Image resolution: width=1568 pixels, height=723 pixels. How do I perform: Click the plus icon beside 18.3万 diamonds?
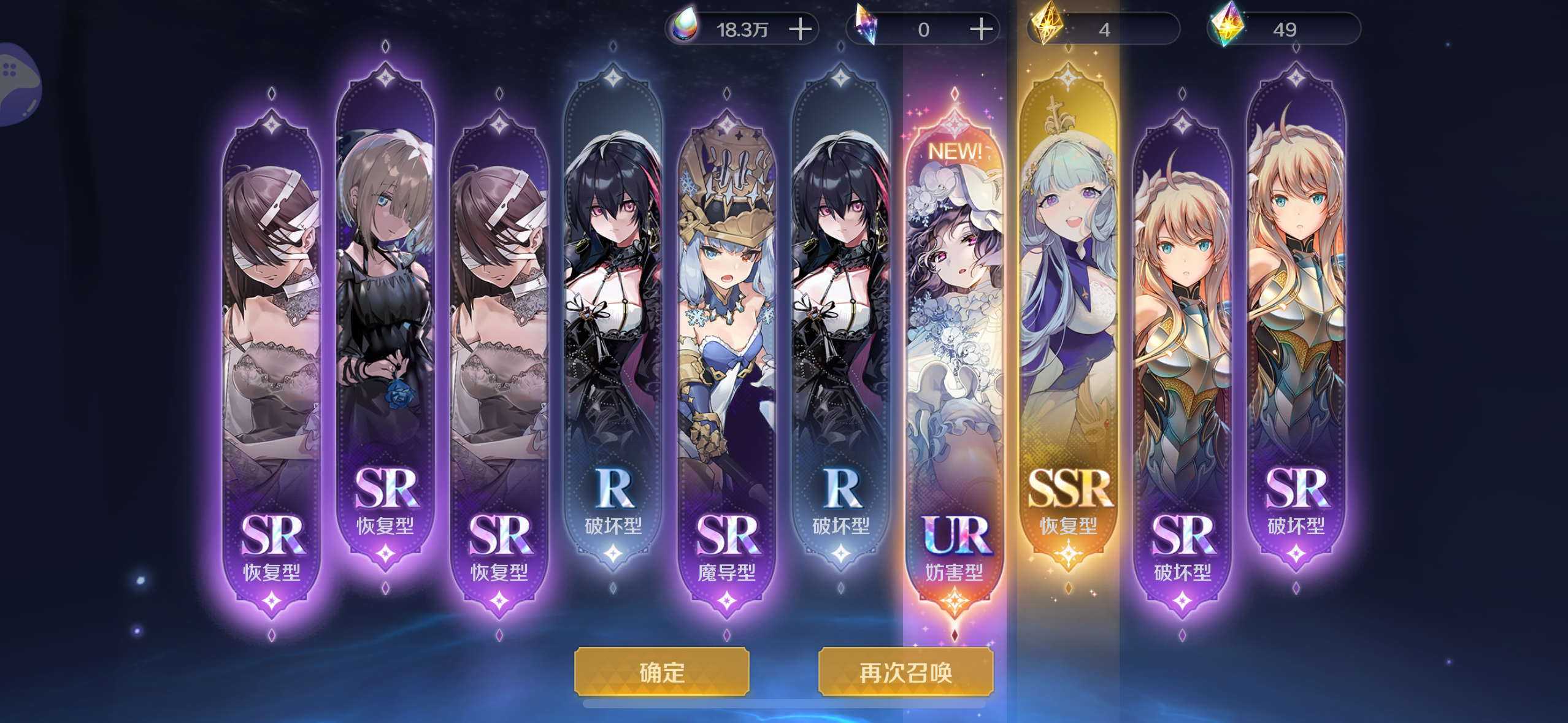point(801,28)
